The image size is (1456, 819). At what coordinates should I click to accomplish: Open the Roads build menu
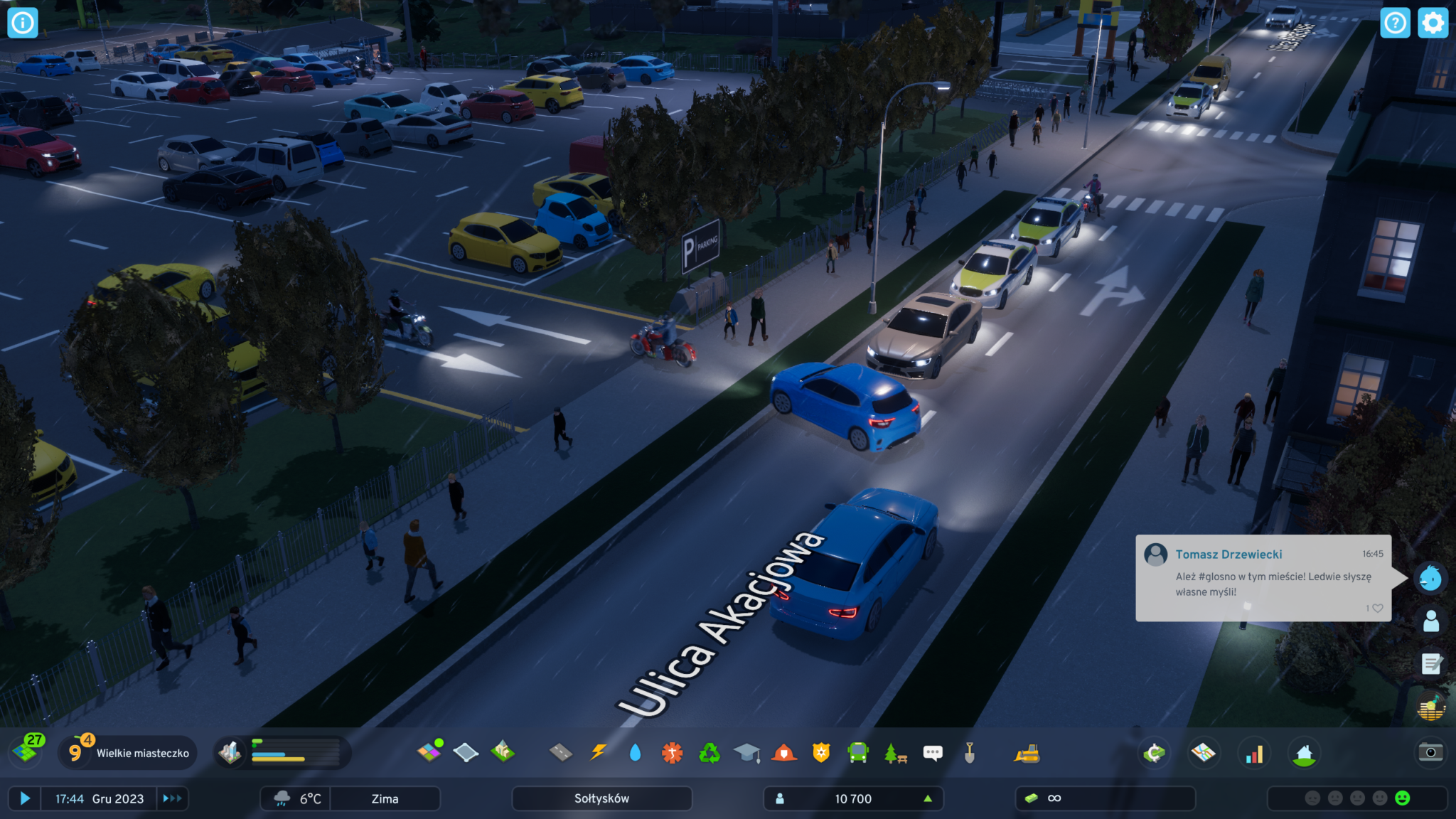(561, 752)
